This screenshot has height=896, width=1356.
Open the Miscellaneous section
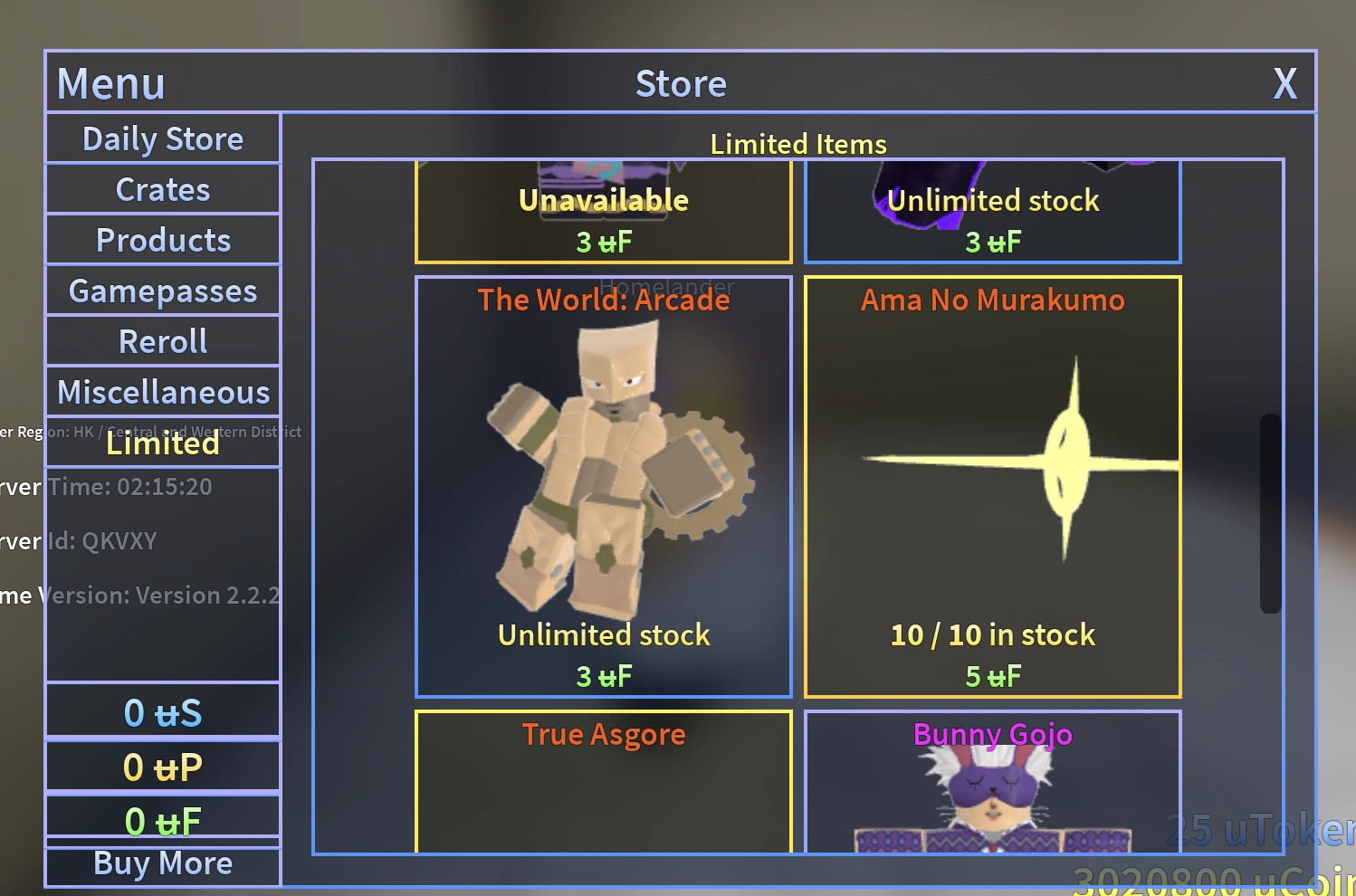coord(162,391)
